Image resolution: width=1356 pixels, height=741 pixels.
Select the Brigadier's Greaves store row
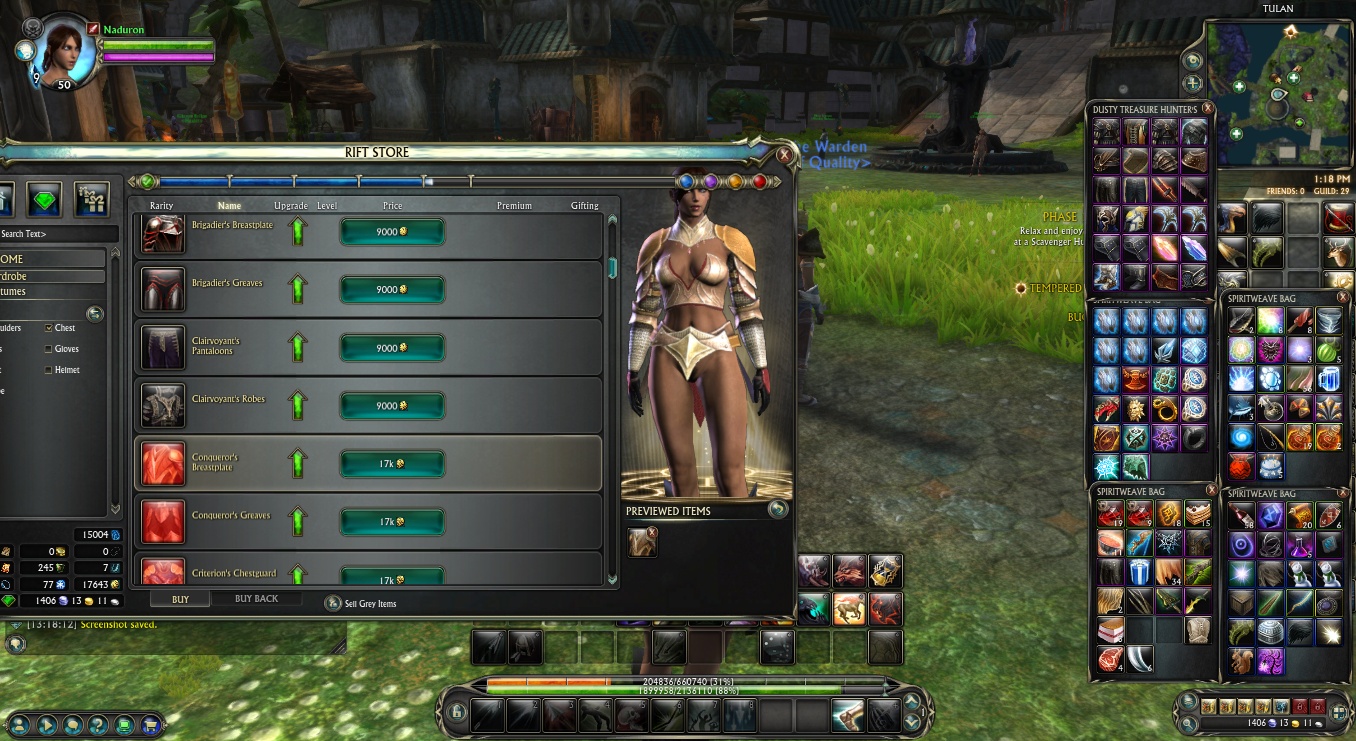point(368,289)
